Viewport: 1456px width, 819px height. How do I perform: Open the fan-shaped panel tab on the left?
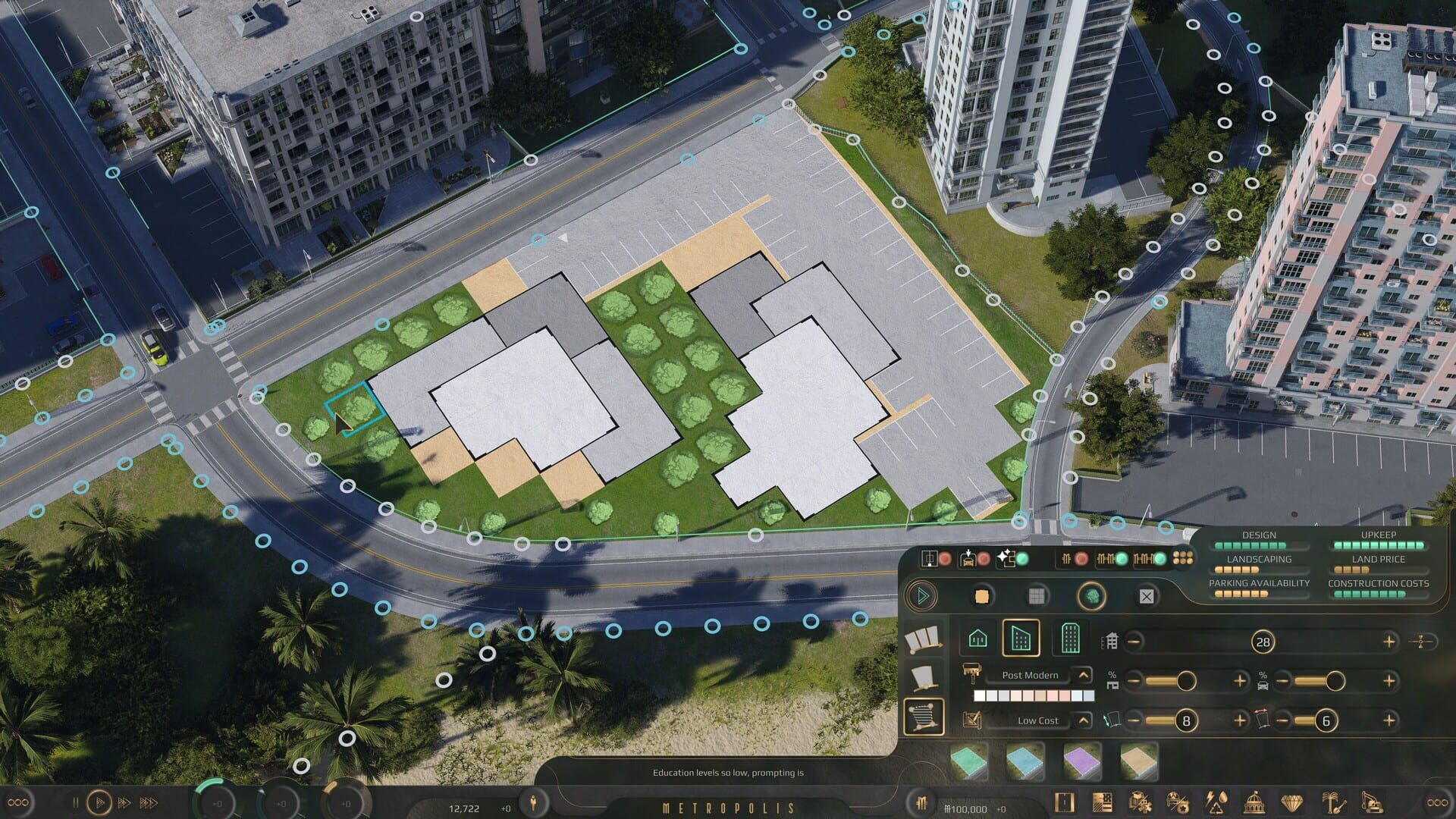click(923, 640)
